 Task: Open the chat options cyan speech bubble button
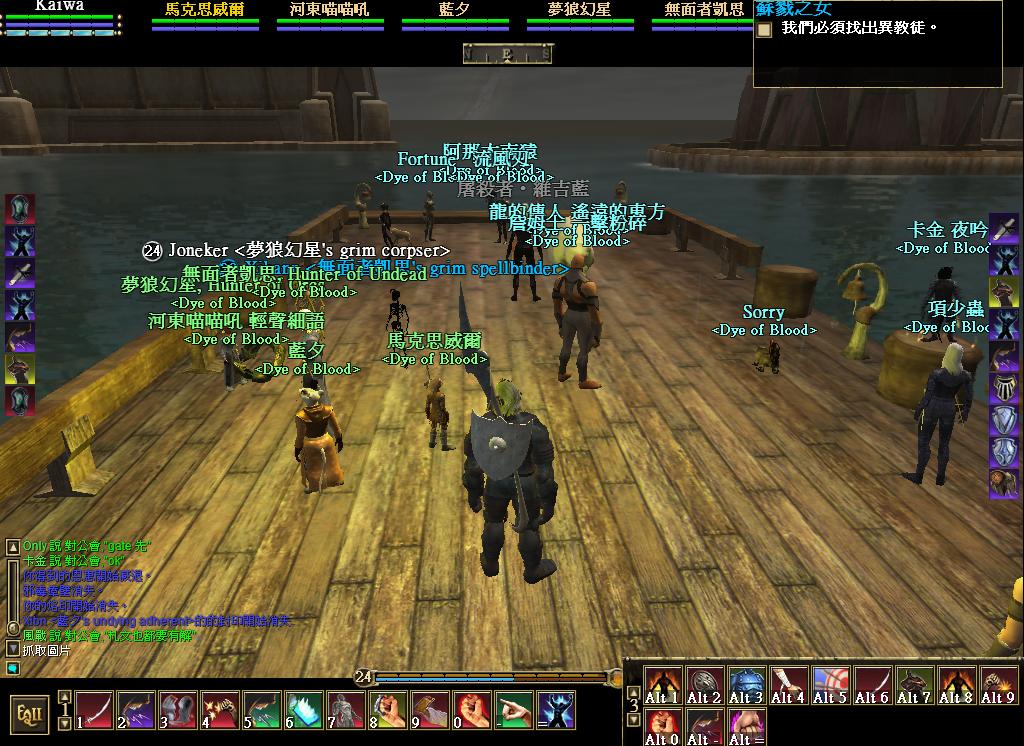click(x=13, y=667)
